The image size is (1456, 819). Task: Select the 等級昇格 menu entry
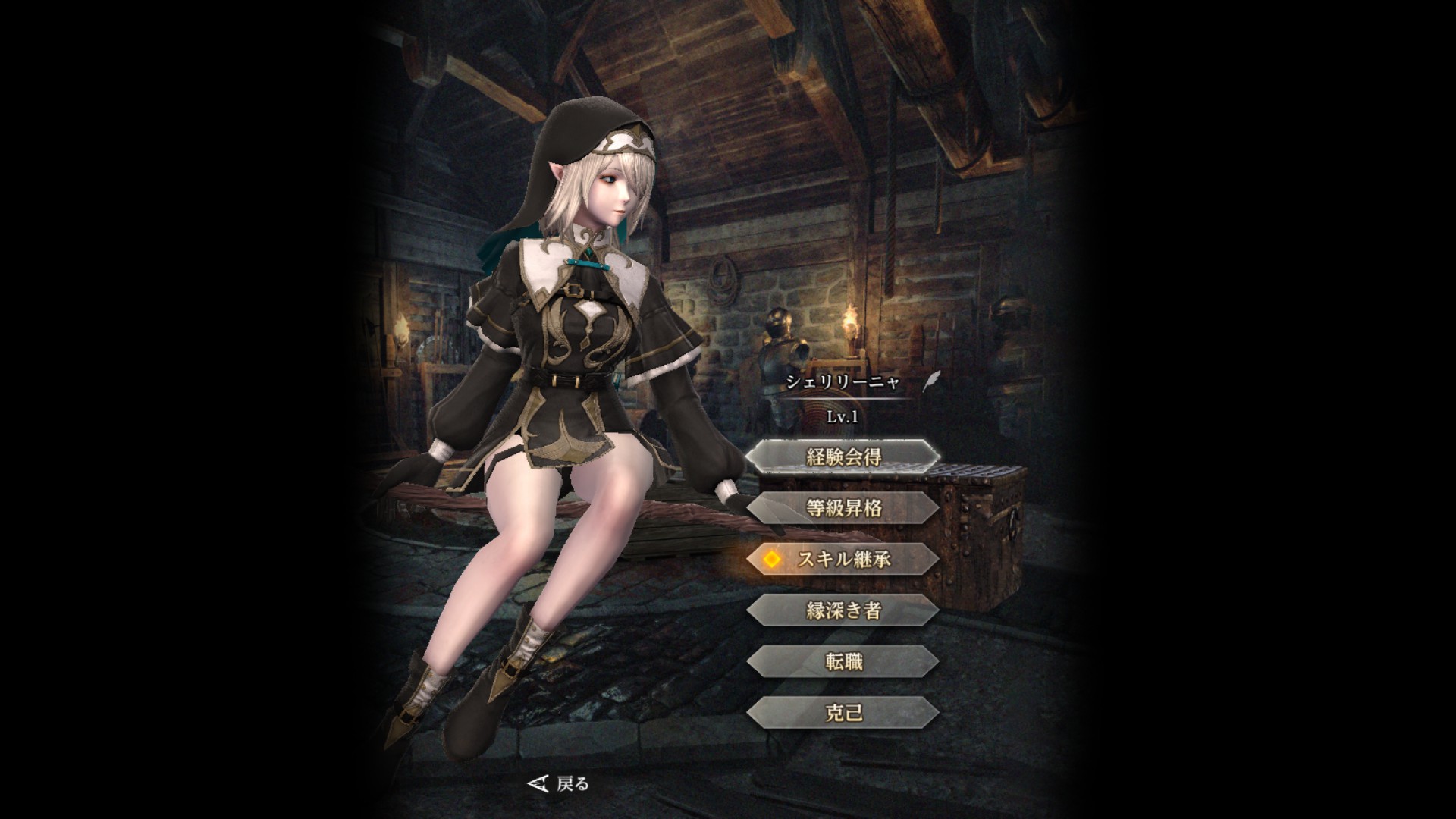[843, 508]
